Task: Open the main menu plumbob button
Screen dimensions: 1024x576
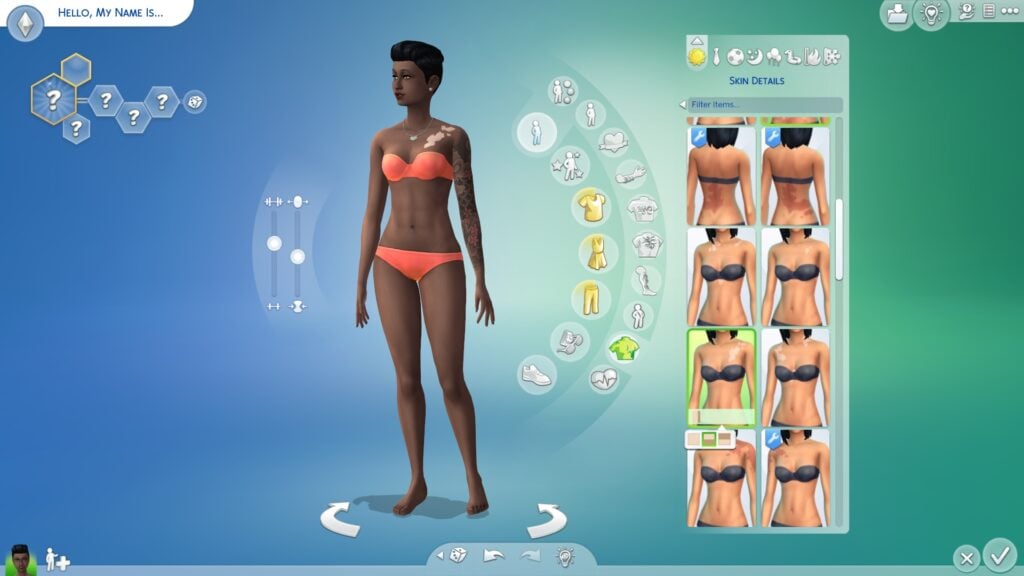Action: pos(25,23)
